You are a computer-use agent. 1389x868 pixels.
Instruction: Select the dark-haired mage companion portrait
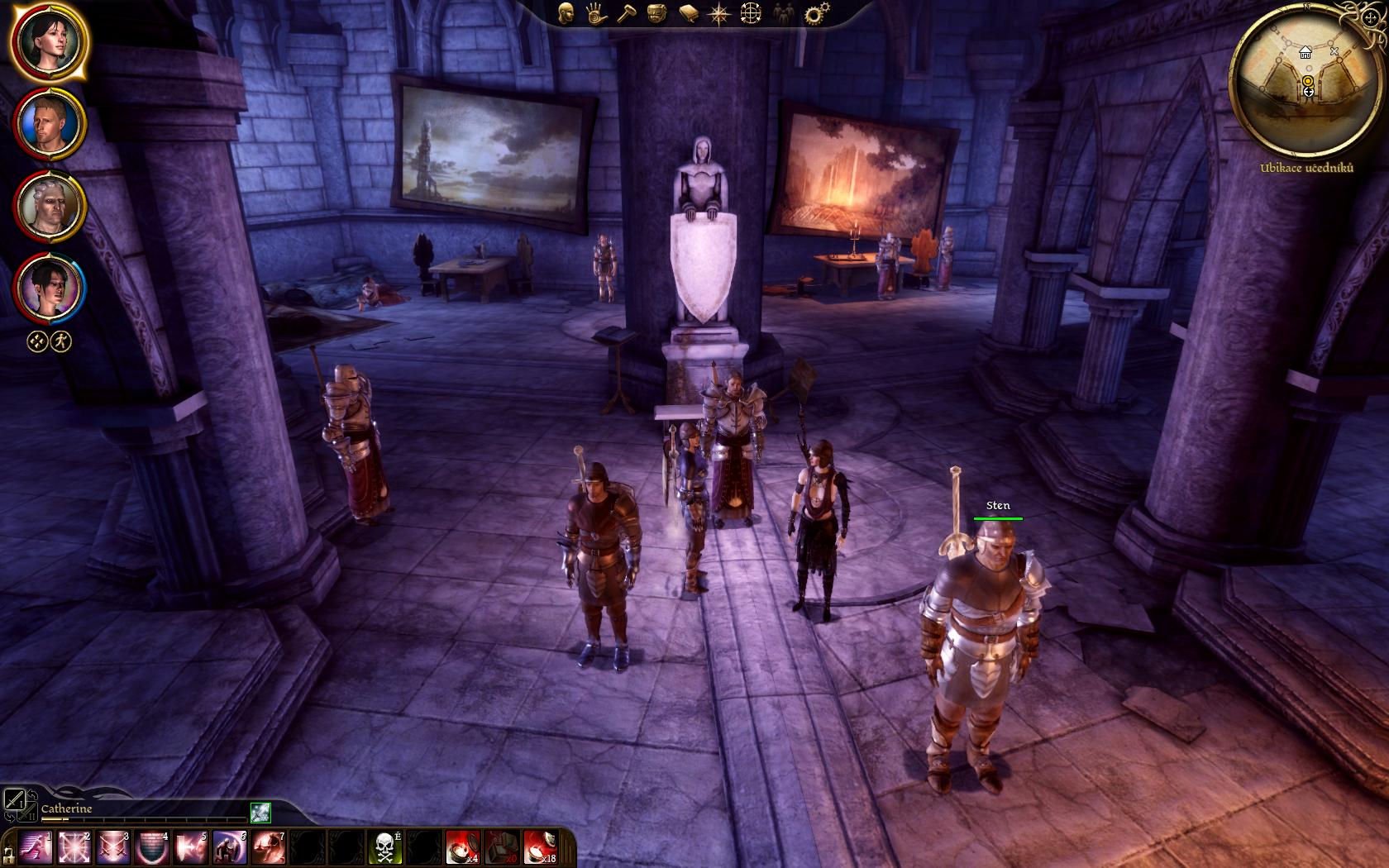(x=49, y=287)
